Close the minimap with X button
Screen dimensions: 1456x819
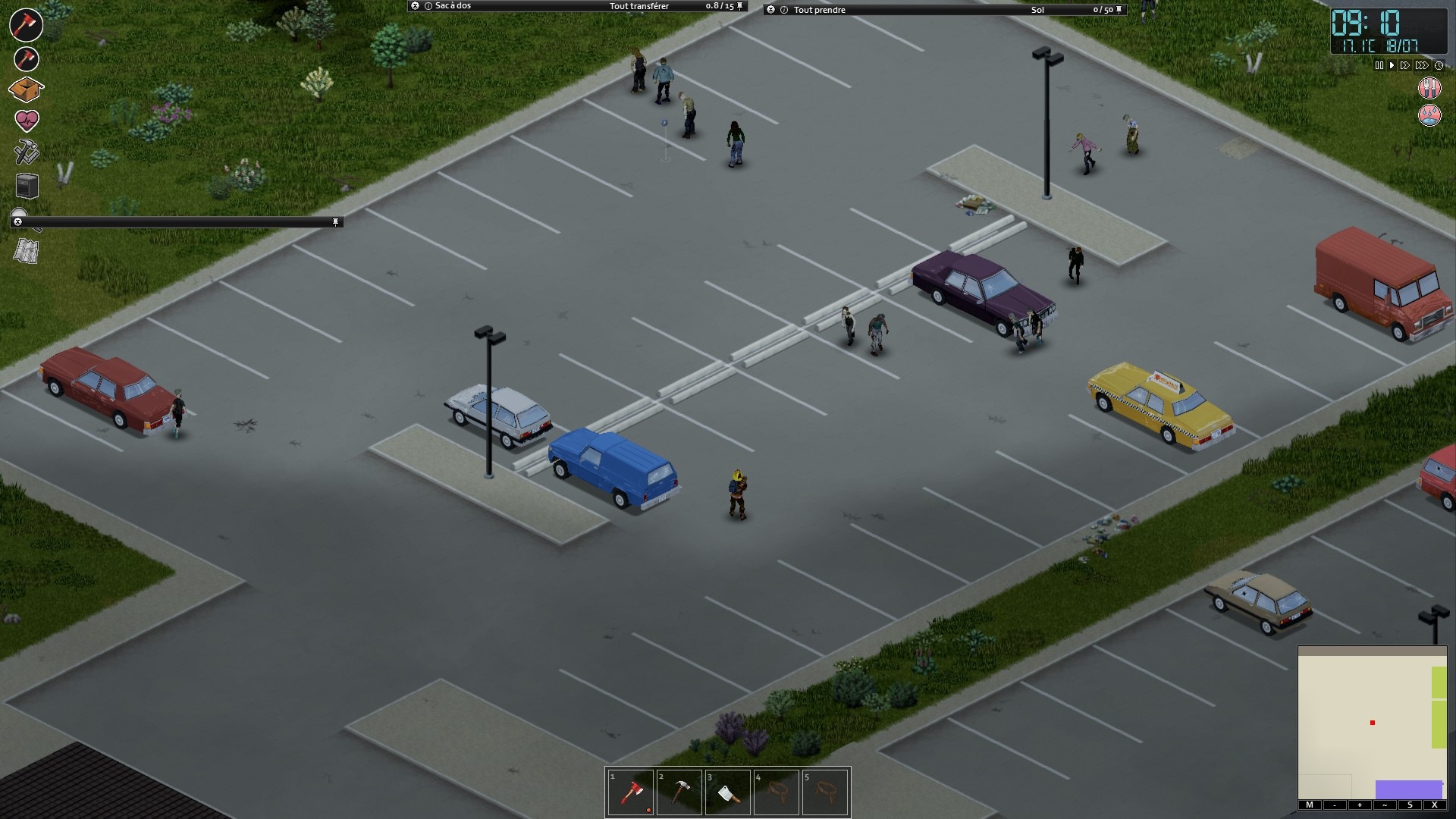(x=1434, y=805)
